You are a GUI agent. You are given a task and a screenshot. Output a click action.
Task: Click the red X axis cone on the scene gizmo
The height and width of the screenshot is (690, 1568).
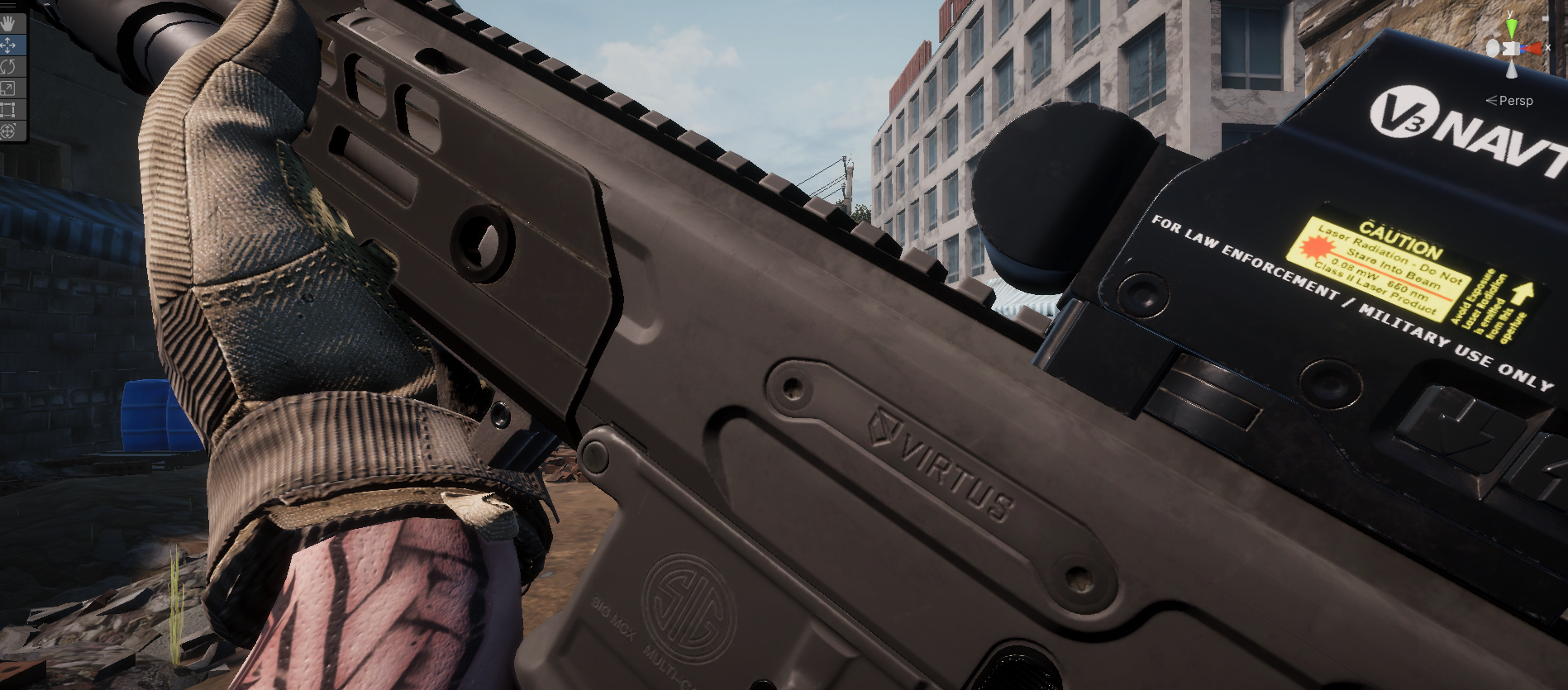1535,49
